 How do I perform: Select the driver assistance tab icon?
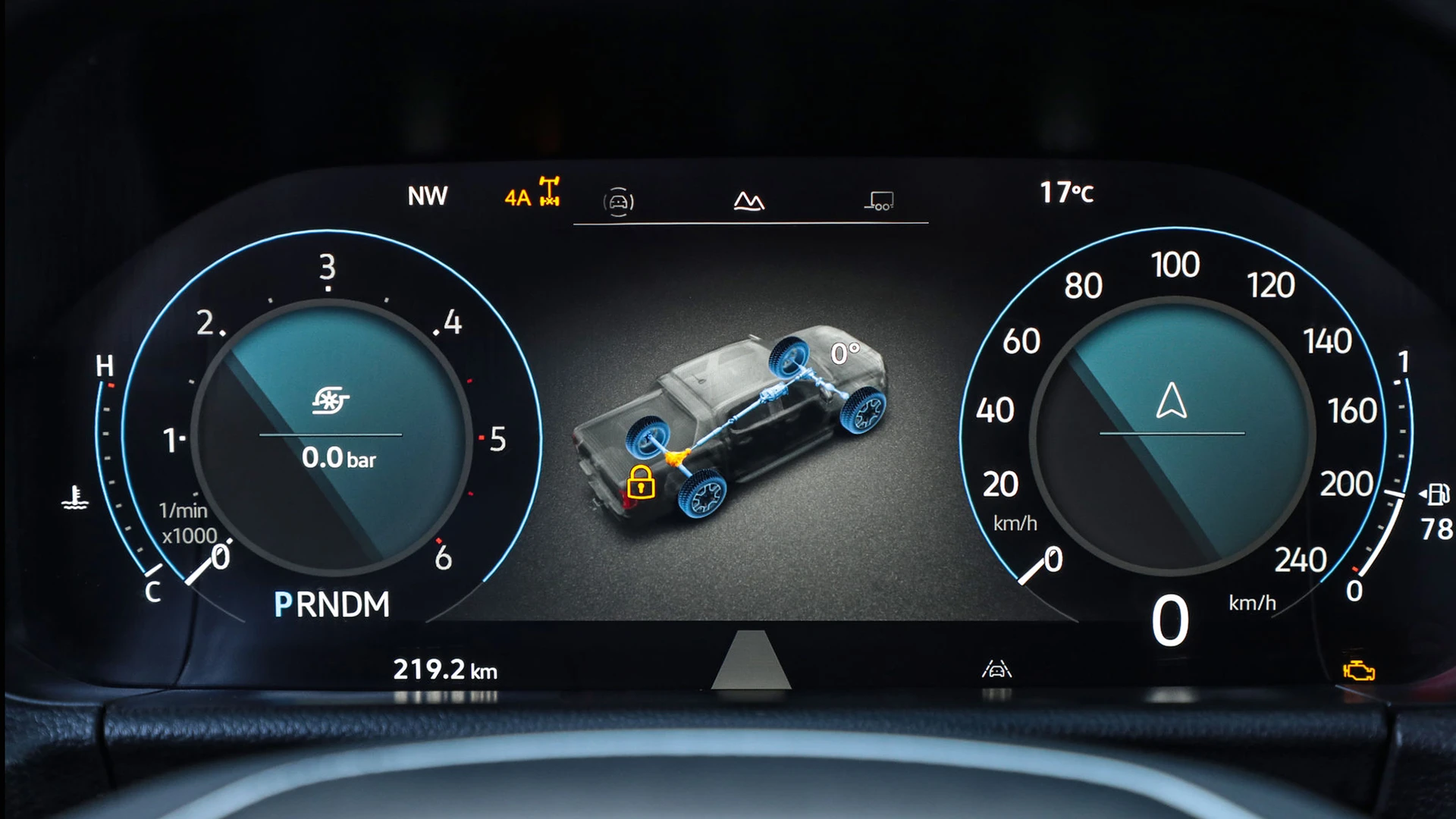[618, 202]
